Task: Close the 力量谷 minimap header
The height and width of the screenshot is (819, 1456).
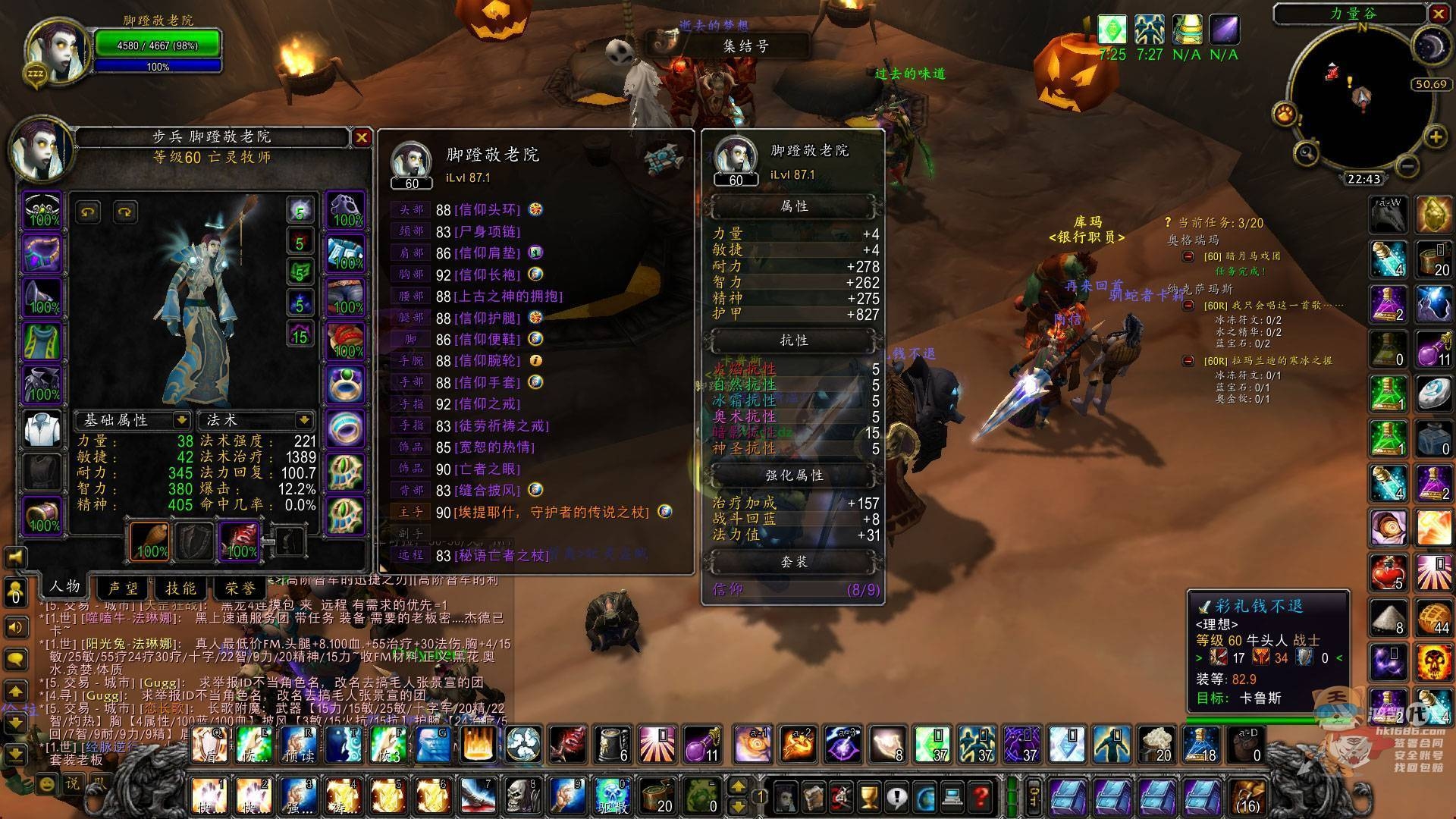Action: coord(1438,14)
